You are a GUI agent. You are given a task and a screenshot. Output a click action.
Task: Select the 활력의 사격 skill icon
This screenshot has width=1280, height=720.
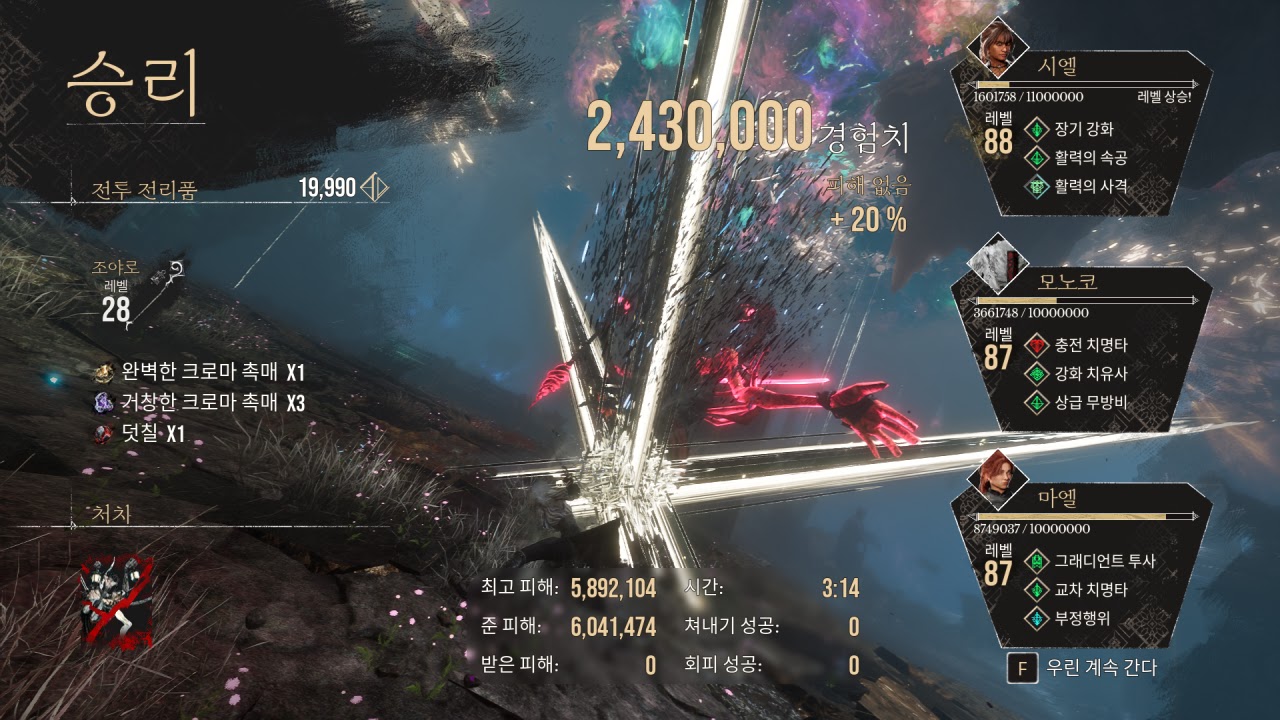tap(1038, 185)
